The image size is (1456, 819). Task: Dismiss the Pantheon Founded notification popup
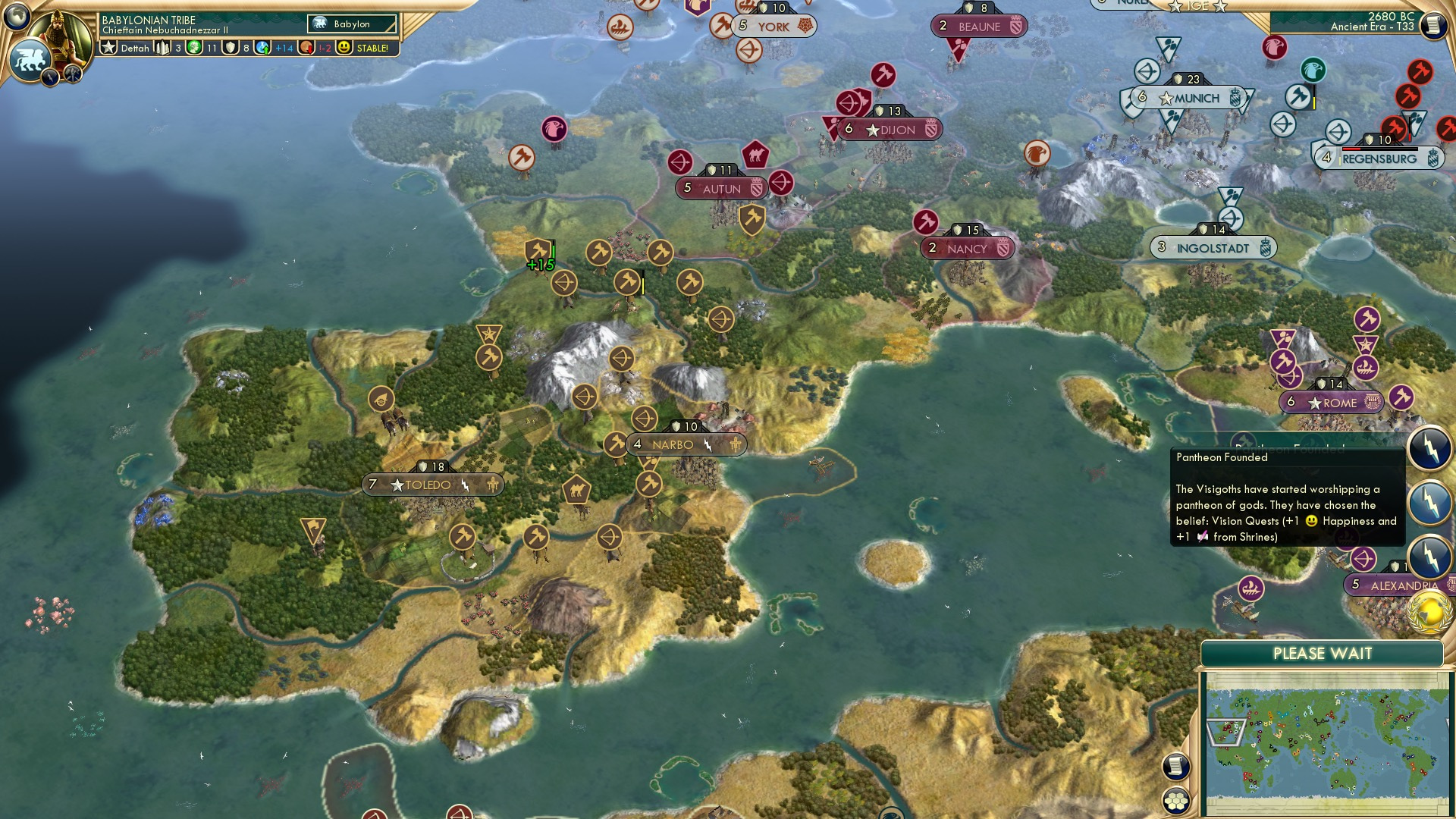point(1288,497)
